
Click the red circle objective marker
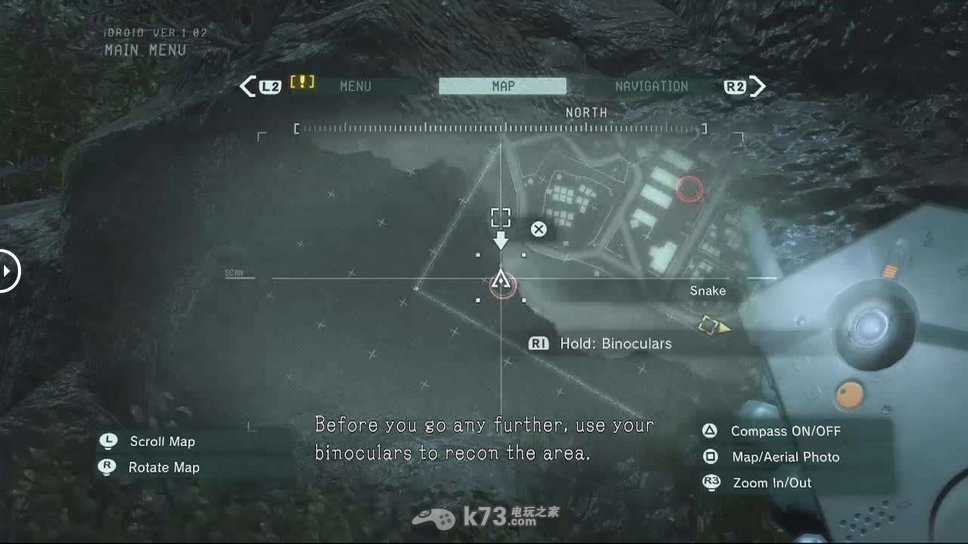coord(689,188)
